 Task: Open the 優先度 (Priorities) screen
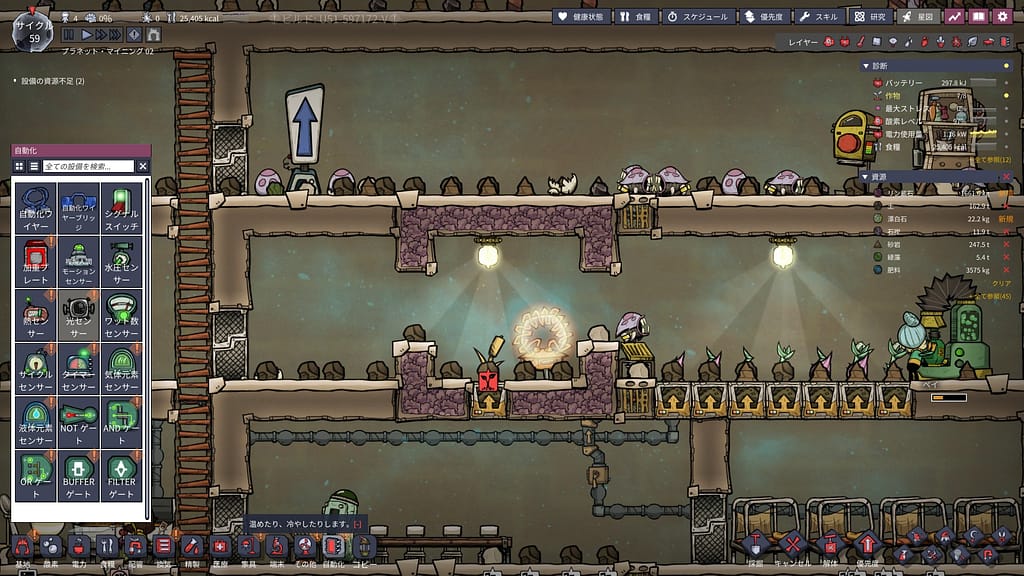coord(765,16)
